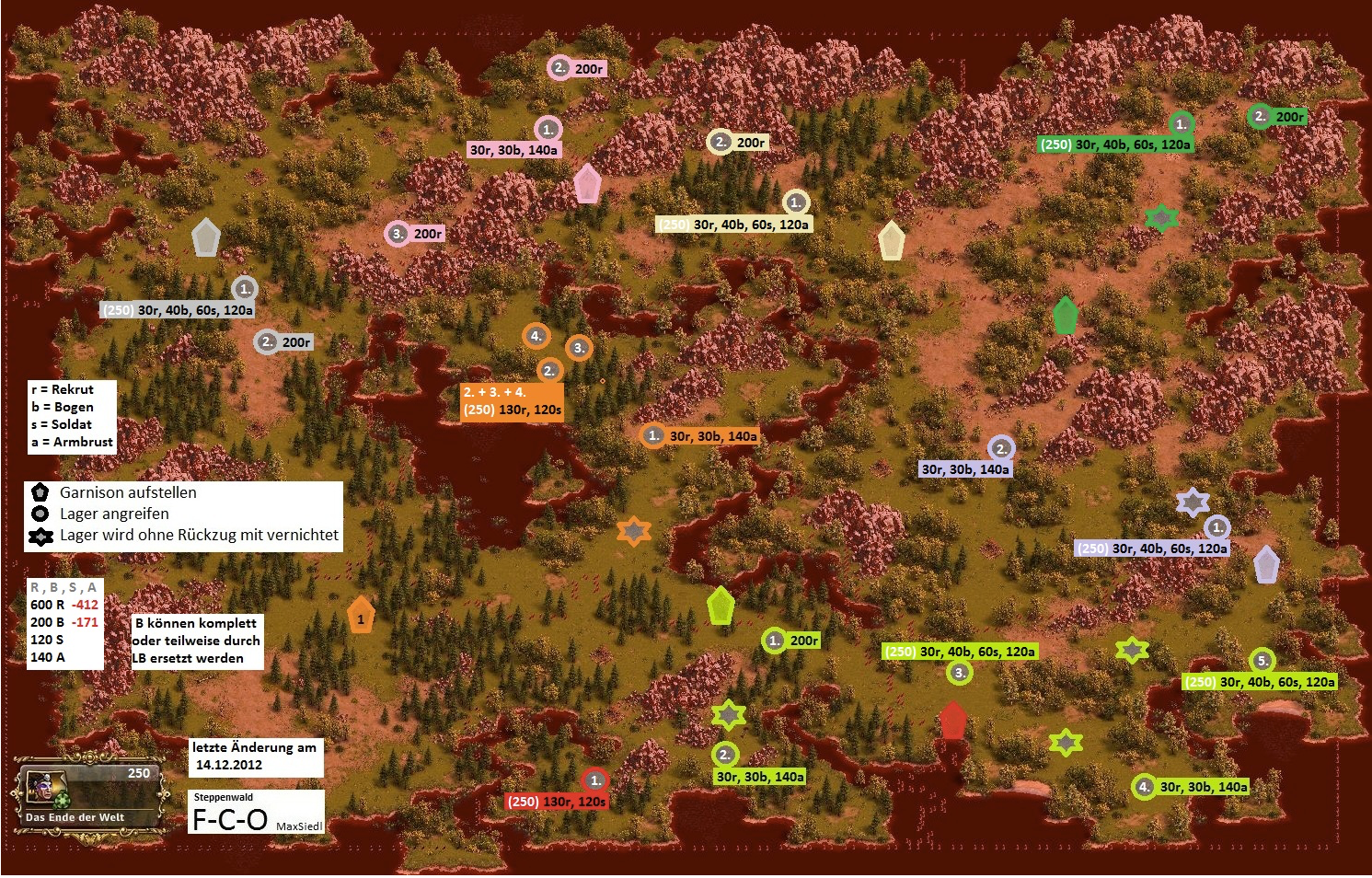Select the dark green star camp marker

tap(1161, 217)
